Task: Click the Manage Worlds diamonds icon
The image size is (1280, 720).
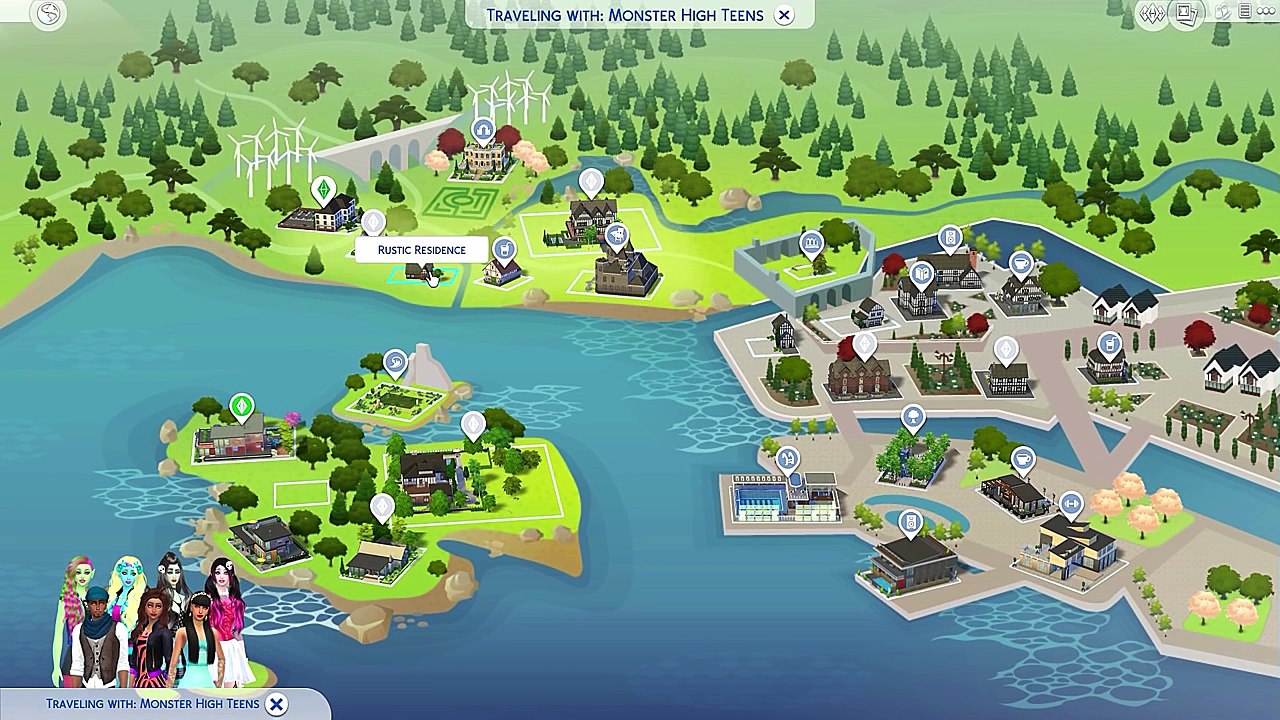Action: point(1153,14)
